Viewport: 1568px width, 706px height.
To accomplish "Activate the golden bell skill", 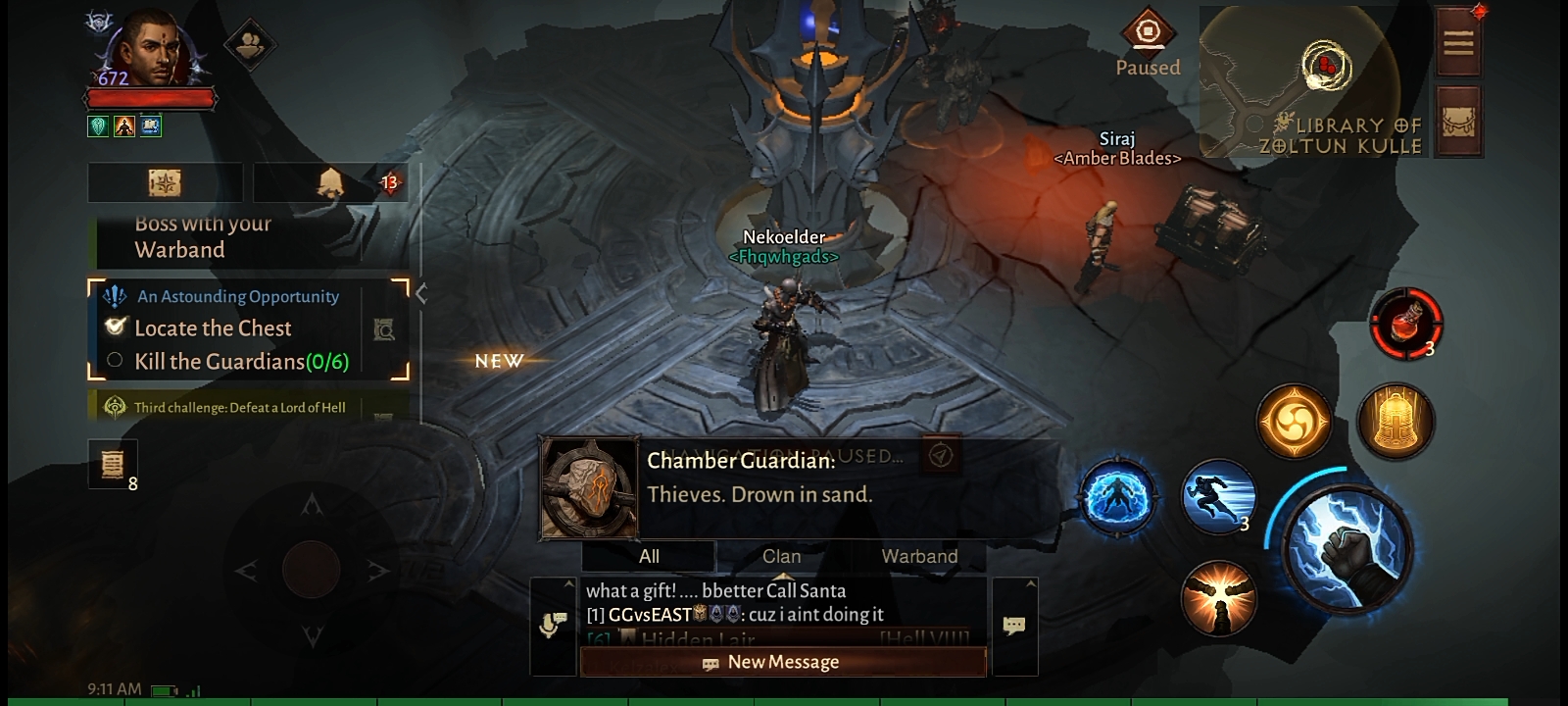I will (1396, 422).
